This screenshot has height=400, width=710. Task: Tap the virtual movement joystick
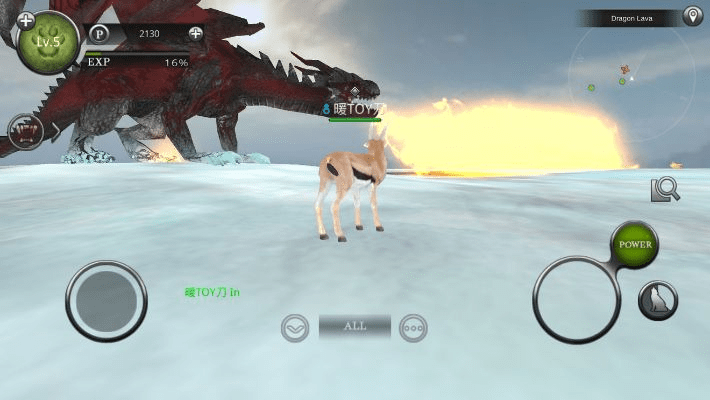click(107, 299)
